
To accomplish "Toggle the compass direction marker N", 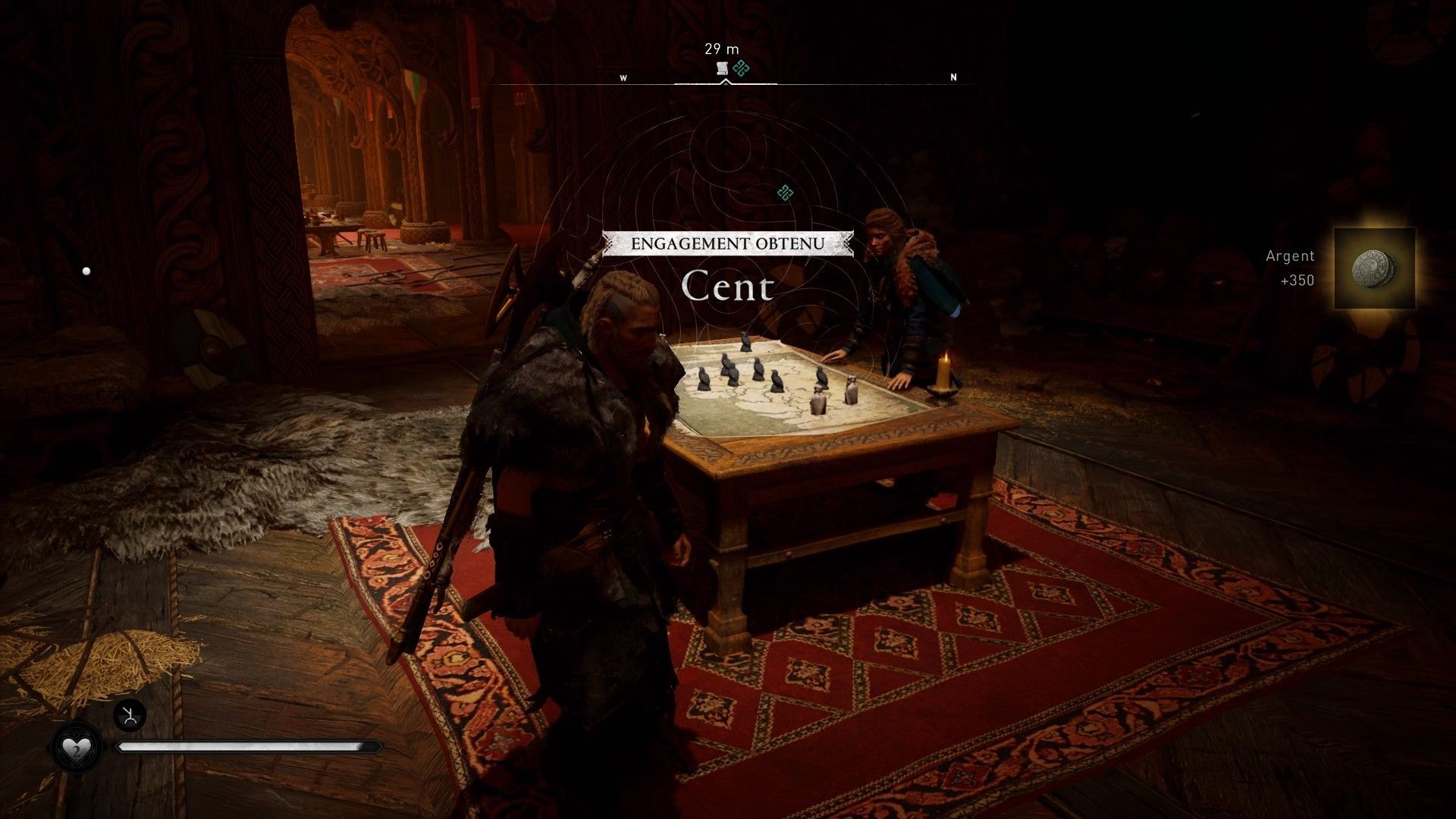I will pos(953,77).
